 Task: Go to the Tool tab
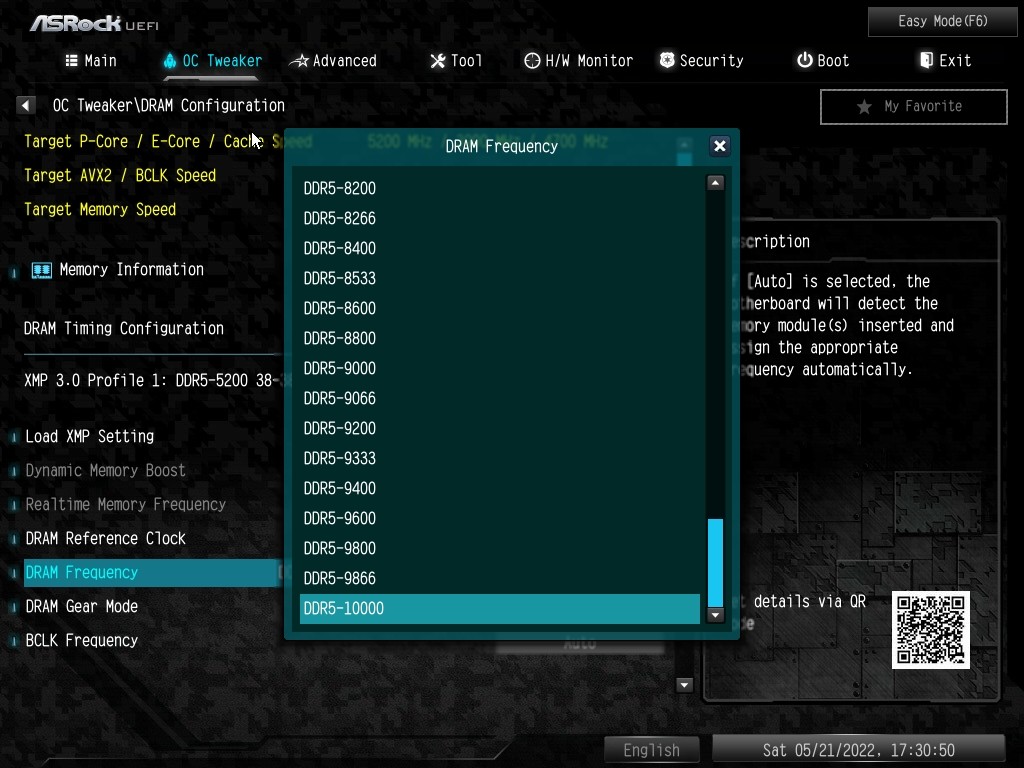click(456, 61)
